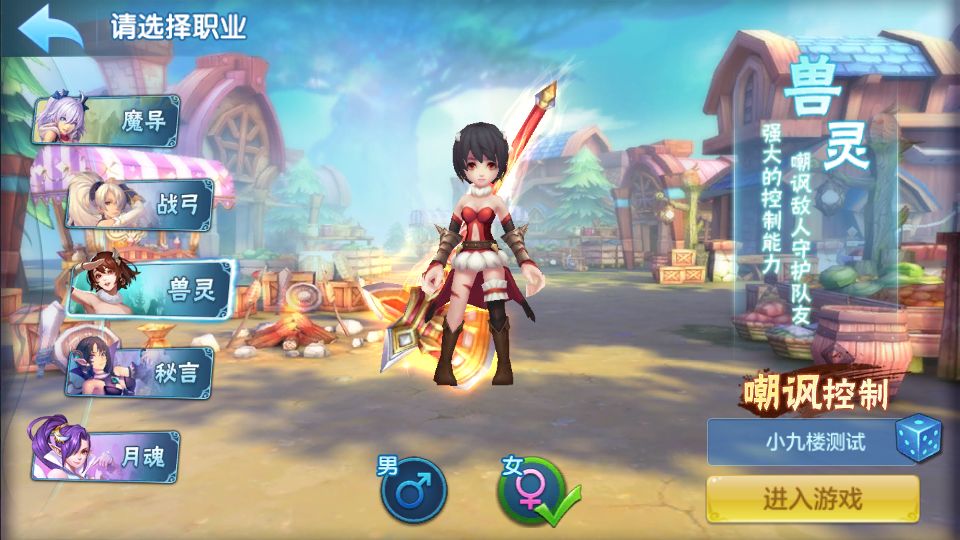Select female (女) gender

click(x=532, y=490)
